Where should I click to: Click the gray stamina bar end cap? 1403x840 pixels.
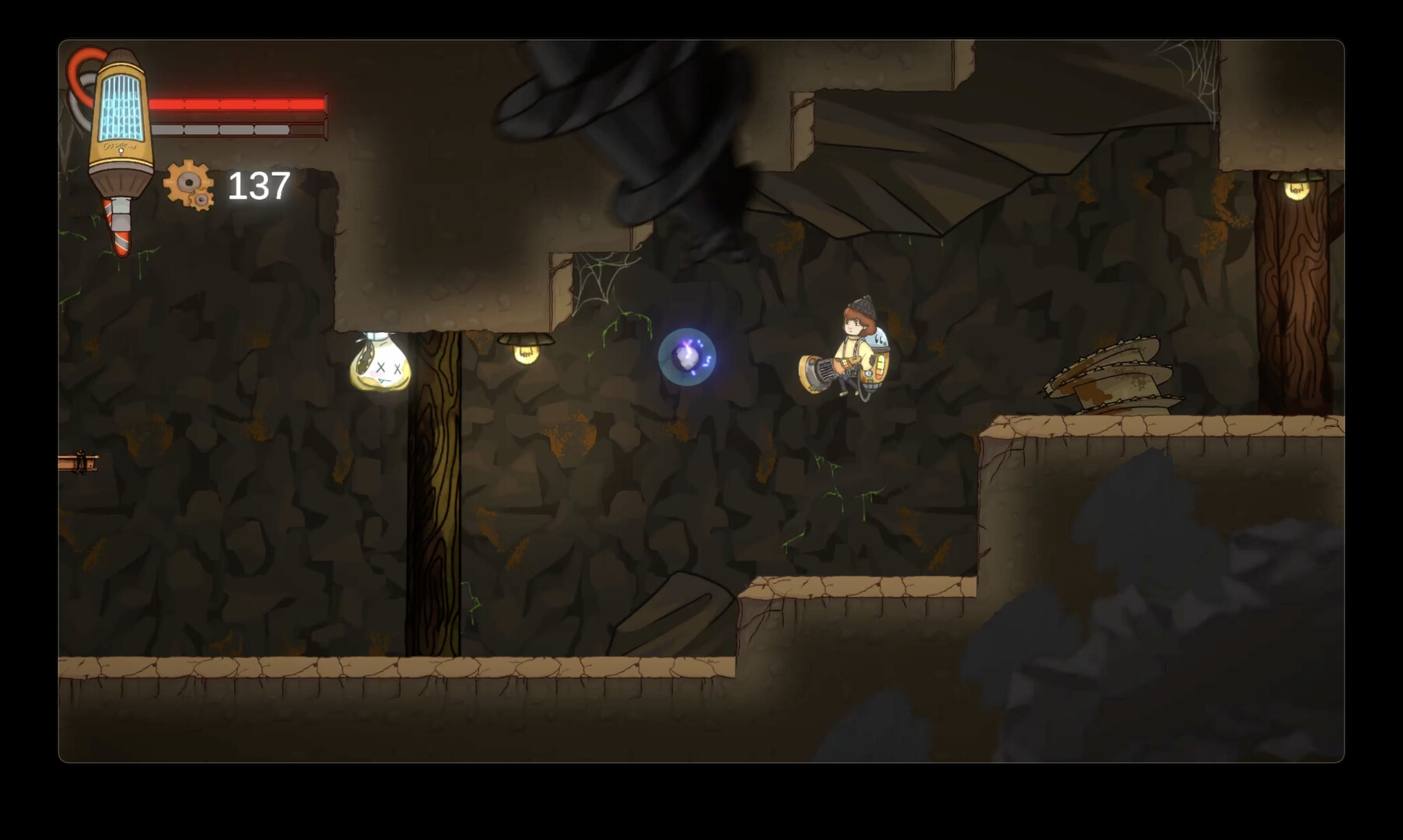coord(327,128)
